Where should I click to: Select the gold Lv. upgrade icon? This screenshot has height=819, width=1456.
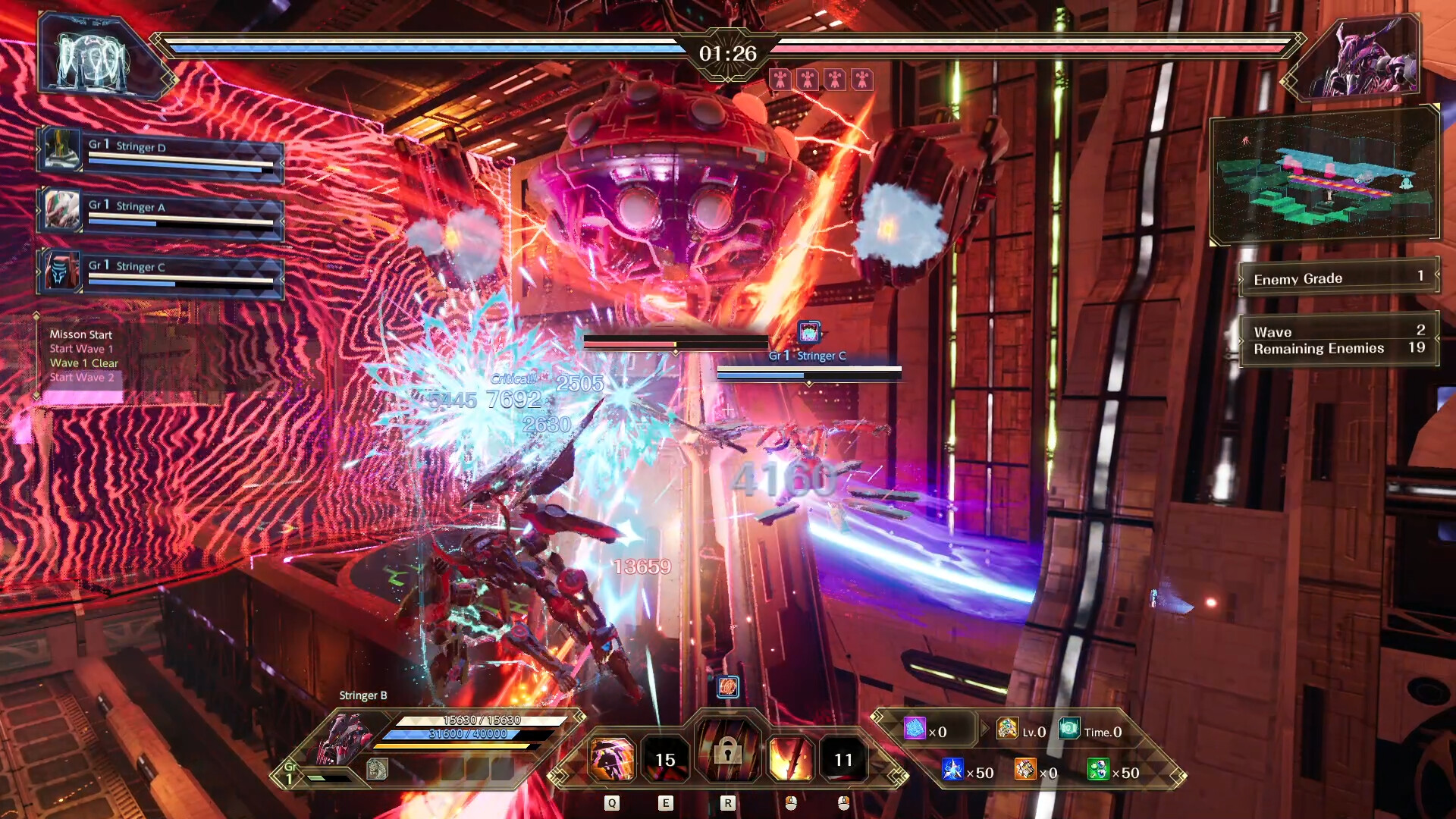pos(1007,730)
